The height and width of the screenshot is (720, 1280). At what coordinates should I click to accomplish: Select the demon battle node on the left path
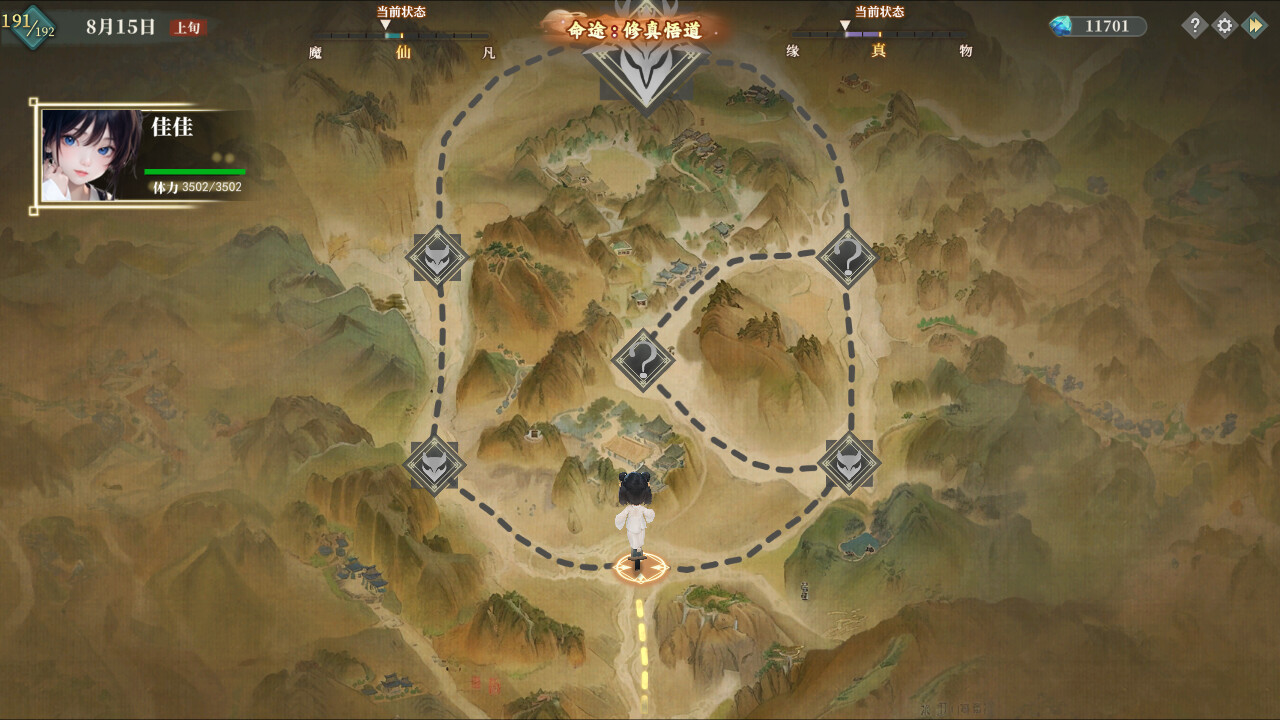point(437,258)
